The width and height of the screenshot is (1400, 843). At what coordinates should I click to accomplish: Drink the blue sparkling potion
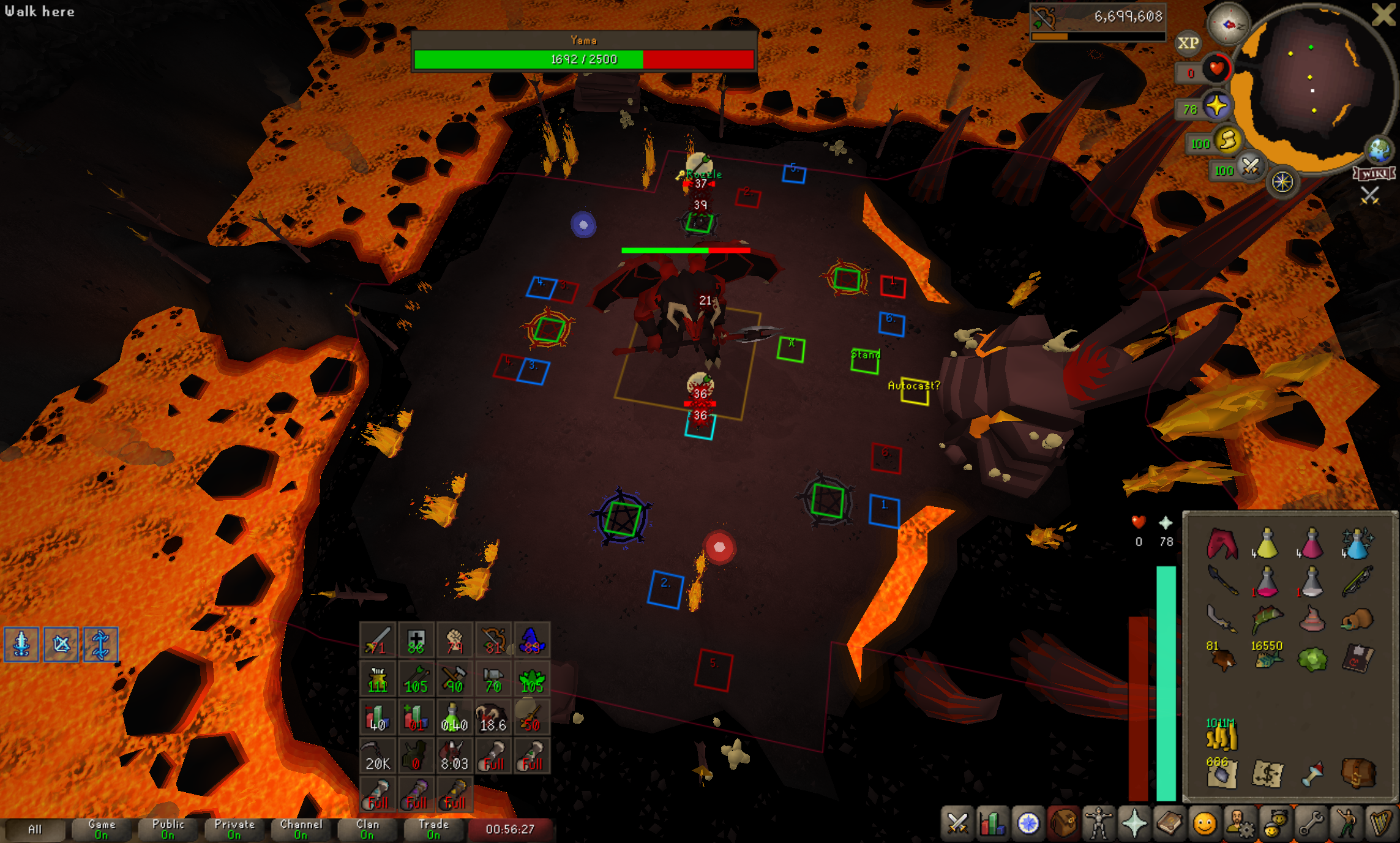pyautogui.click(x=1357, y=544)
